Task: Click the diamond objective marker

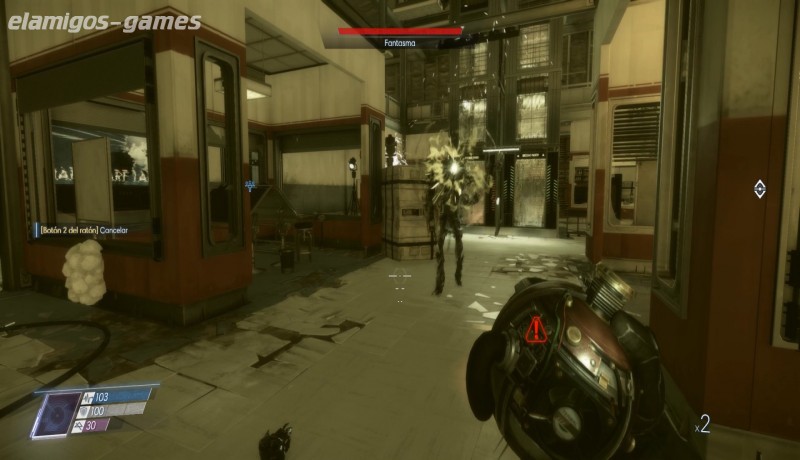Action: pos(759,188)
